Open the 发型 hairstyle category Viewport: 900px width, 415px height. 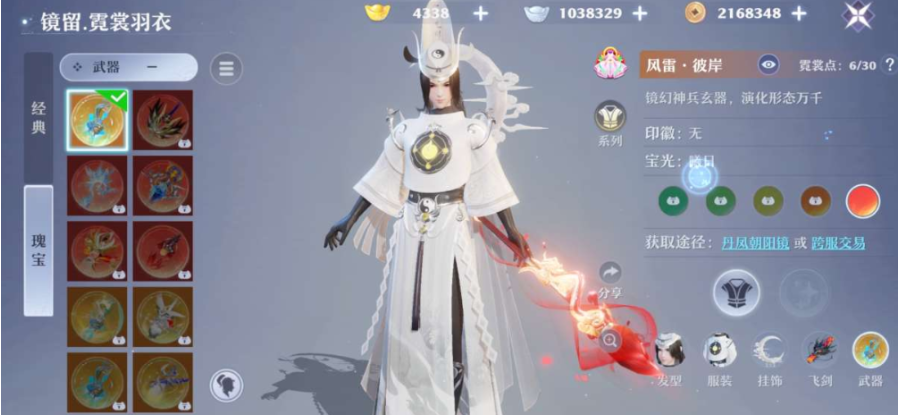[669, 355]
